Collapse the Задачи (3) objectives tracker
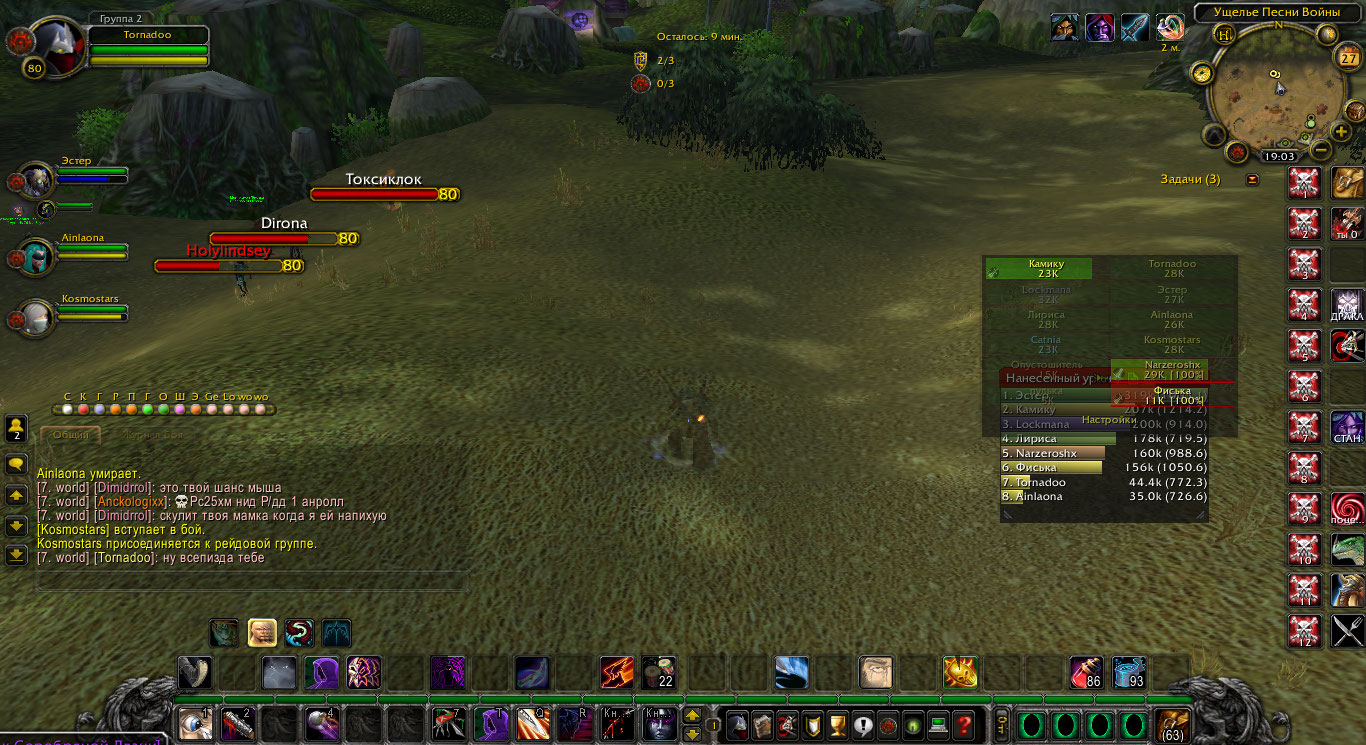Viewport: 1366px width, 745px height. point(1253,180)
